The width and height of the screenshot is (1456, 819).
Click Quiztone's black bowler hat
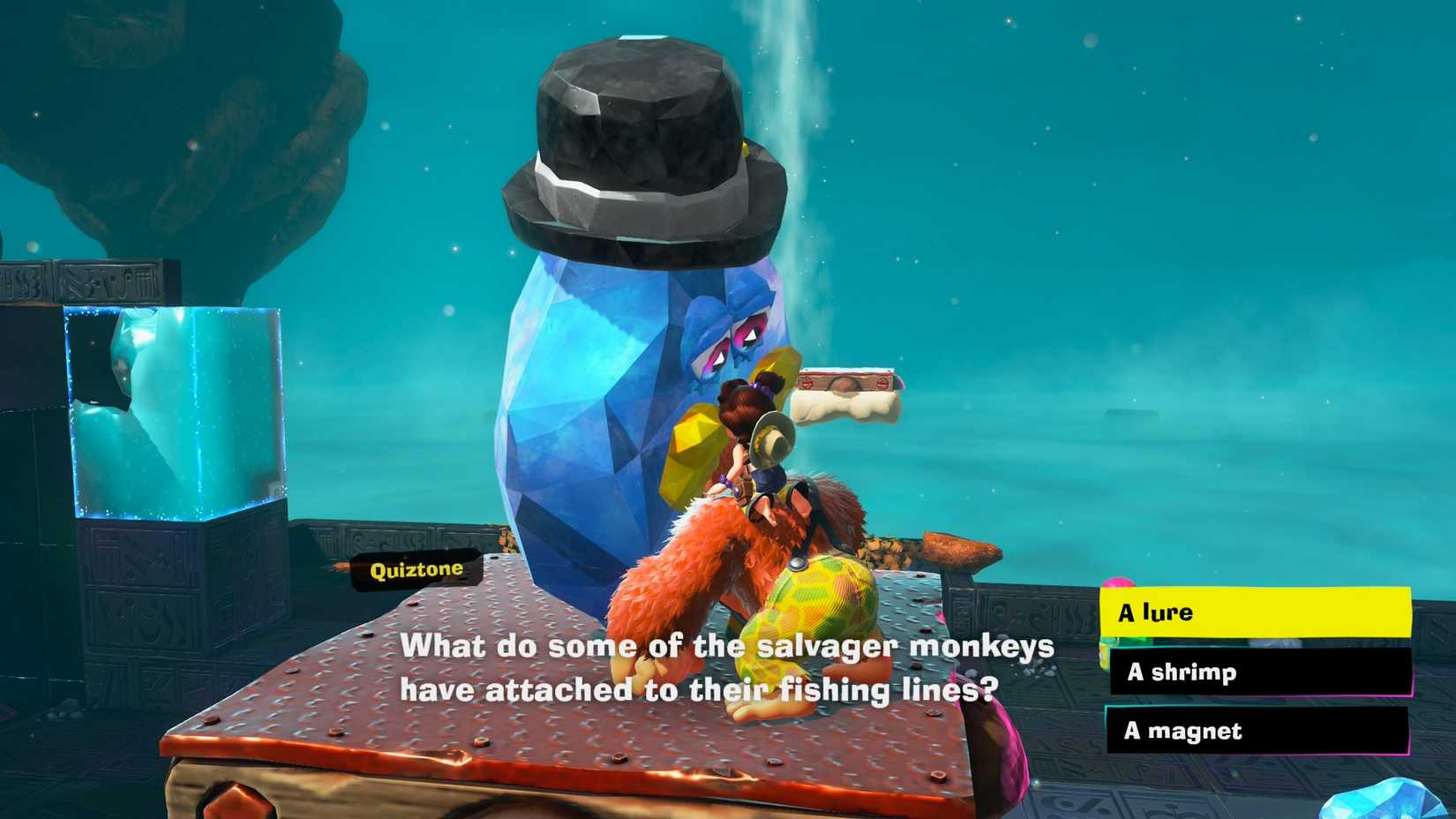point(644,141)
